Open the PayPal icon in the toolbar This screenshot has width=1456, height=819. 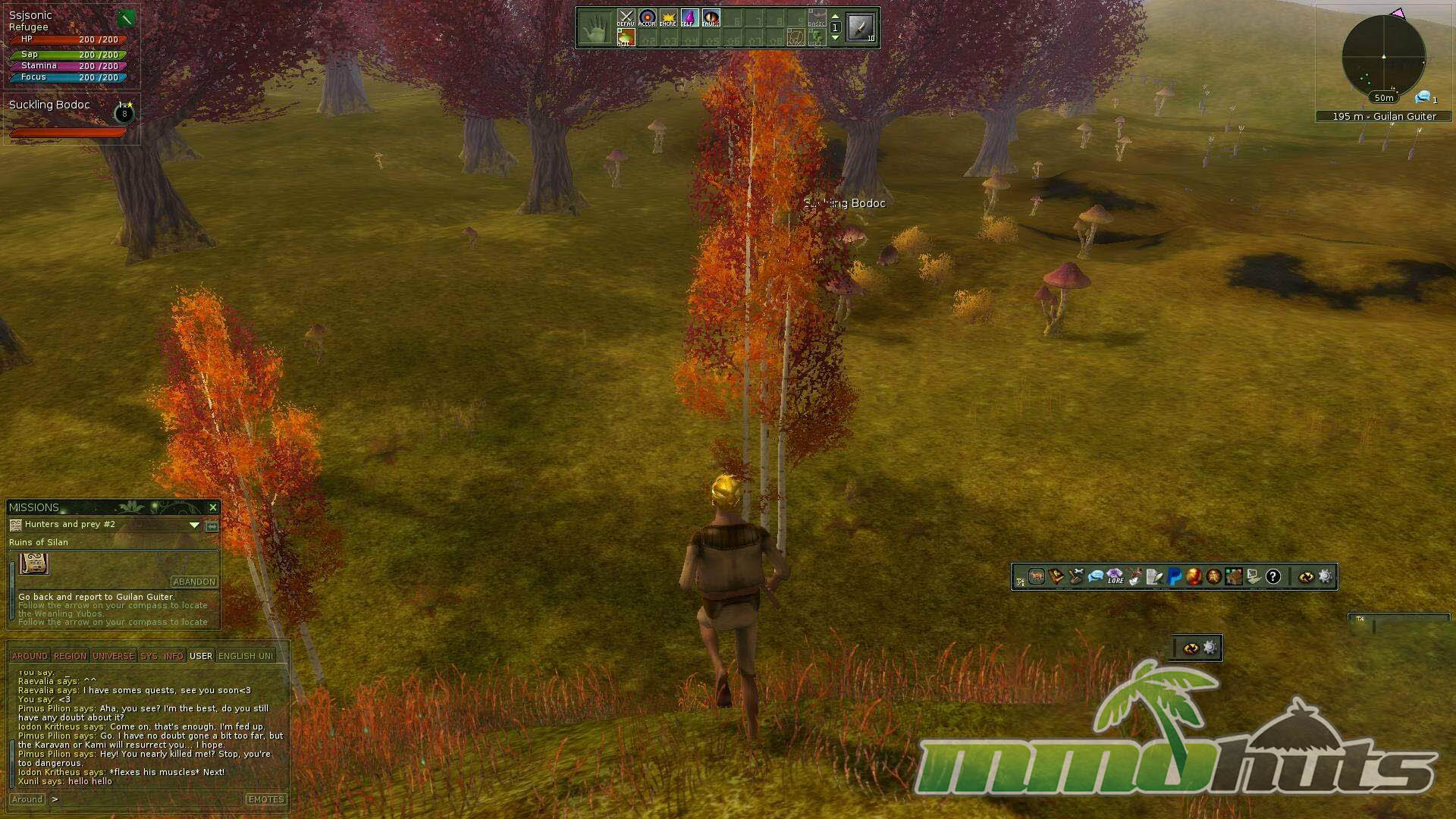1175,577
